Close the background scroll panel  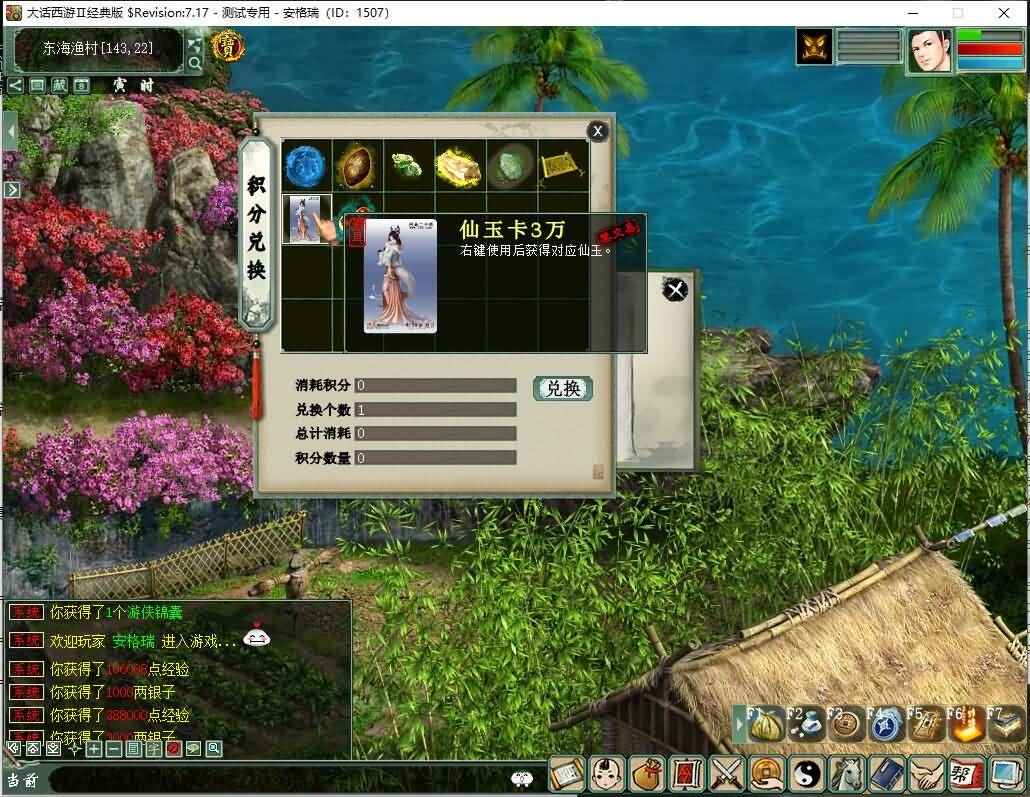click(x=676, y=290)
